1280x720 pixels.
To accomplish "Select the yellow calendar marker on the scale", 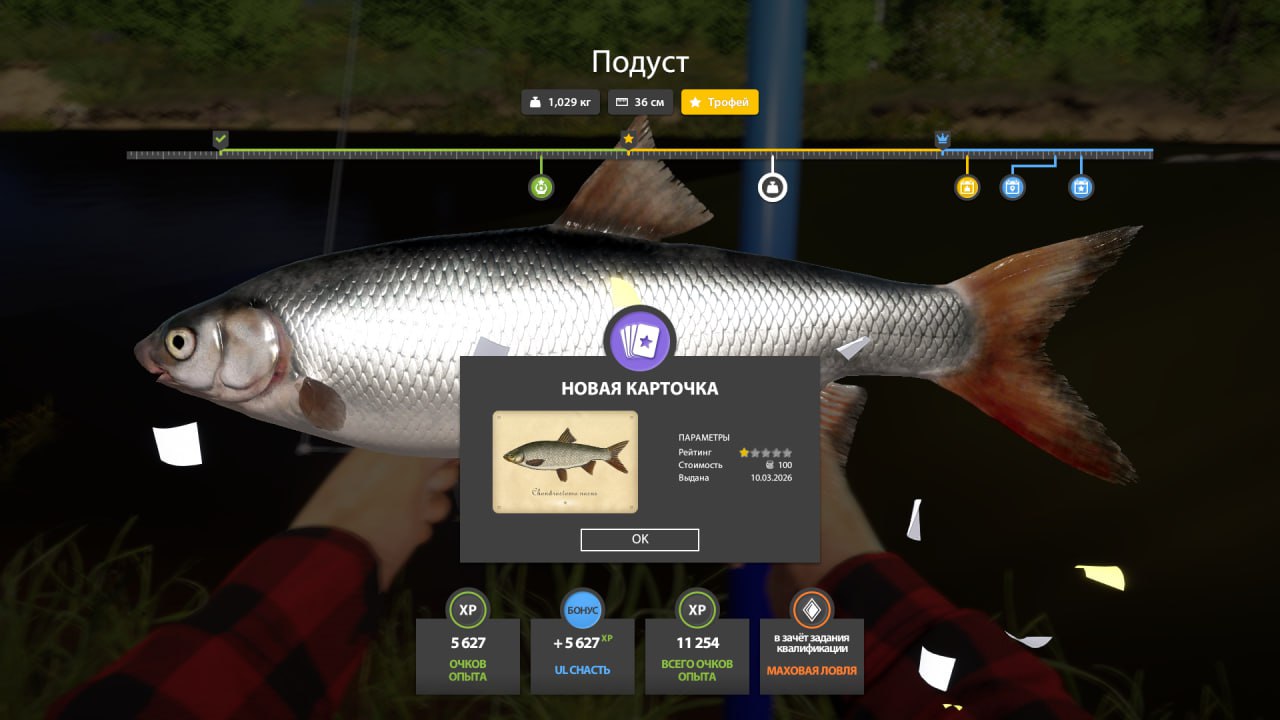I will click(967, 187).
